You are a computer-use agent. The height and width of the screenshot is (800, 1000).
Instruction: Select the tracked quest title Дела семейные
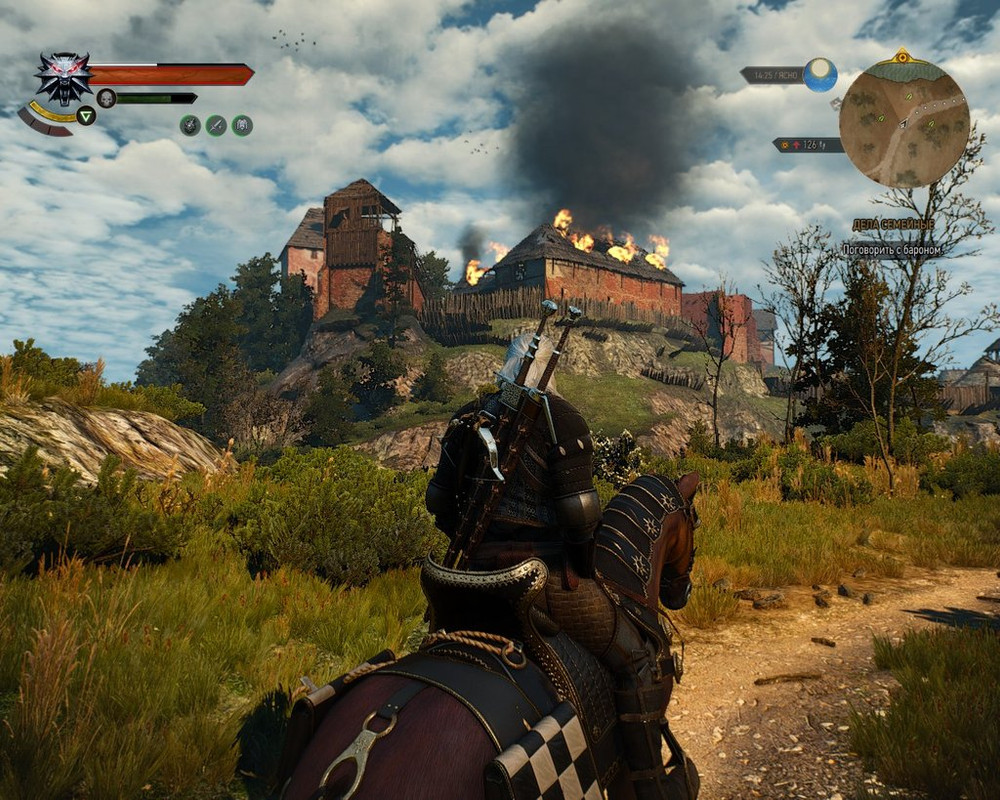click(892, 225)
